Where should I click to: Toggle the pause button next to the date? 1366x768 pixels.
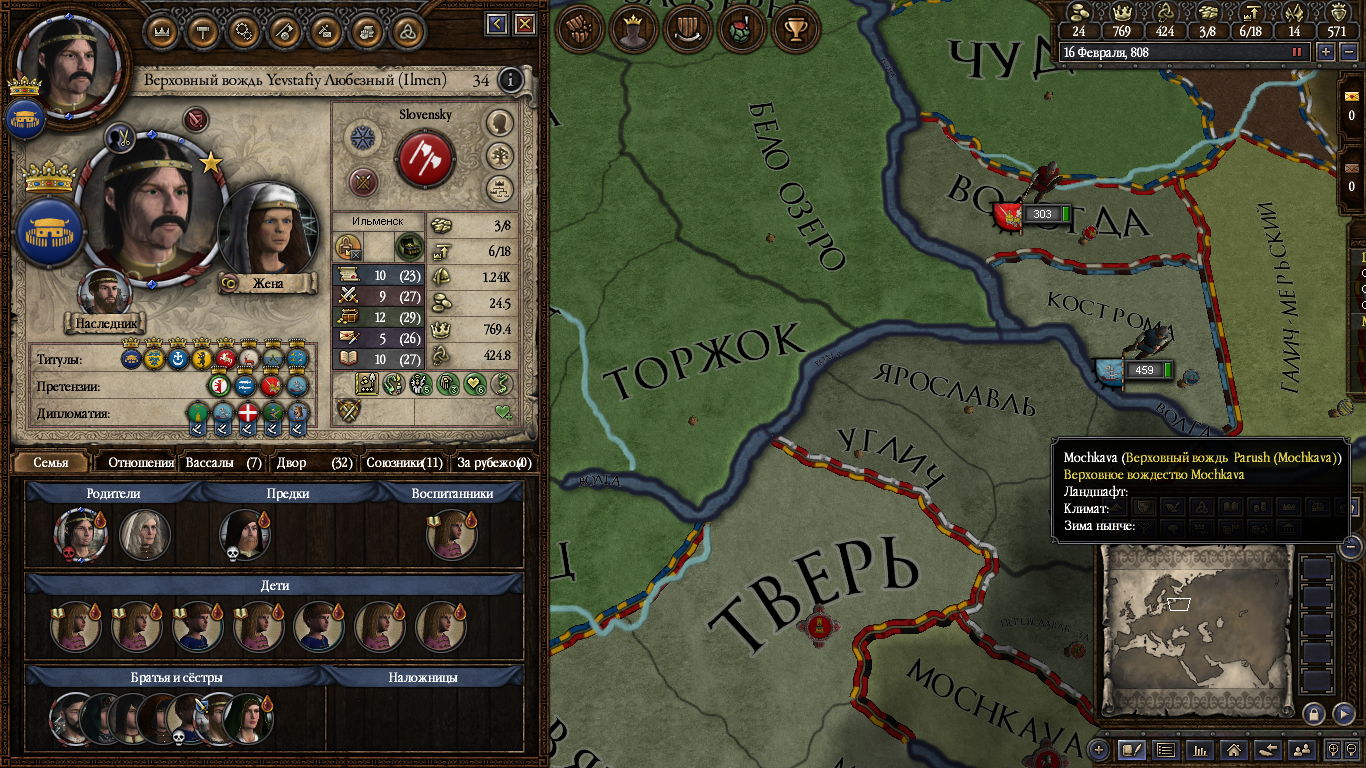1297,51
